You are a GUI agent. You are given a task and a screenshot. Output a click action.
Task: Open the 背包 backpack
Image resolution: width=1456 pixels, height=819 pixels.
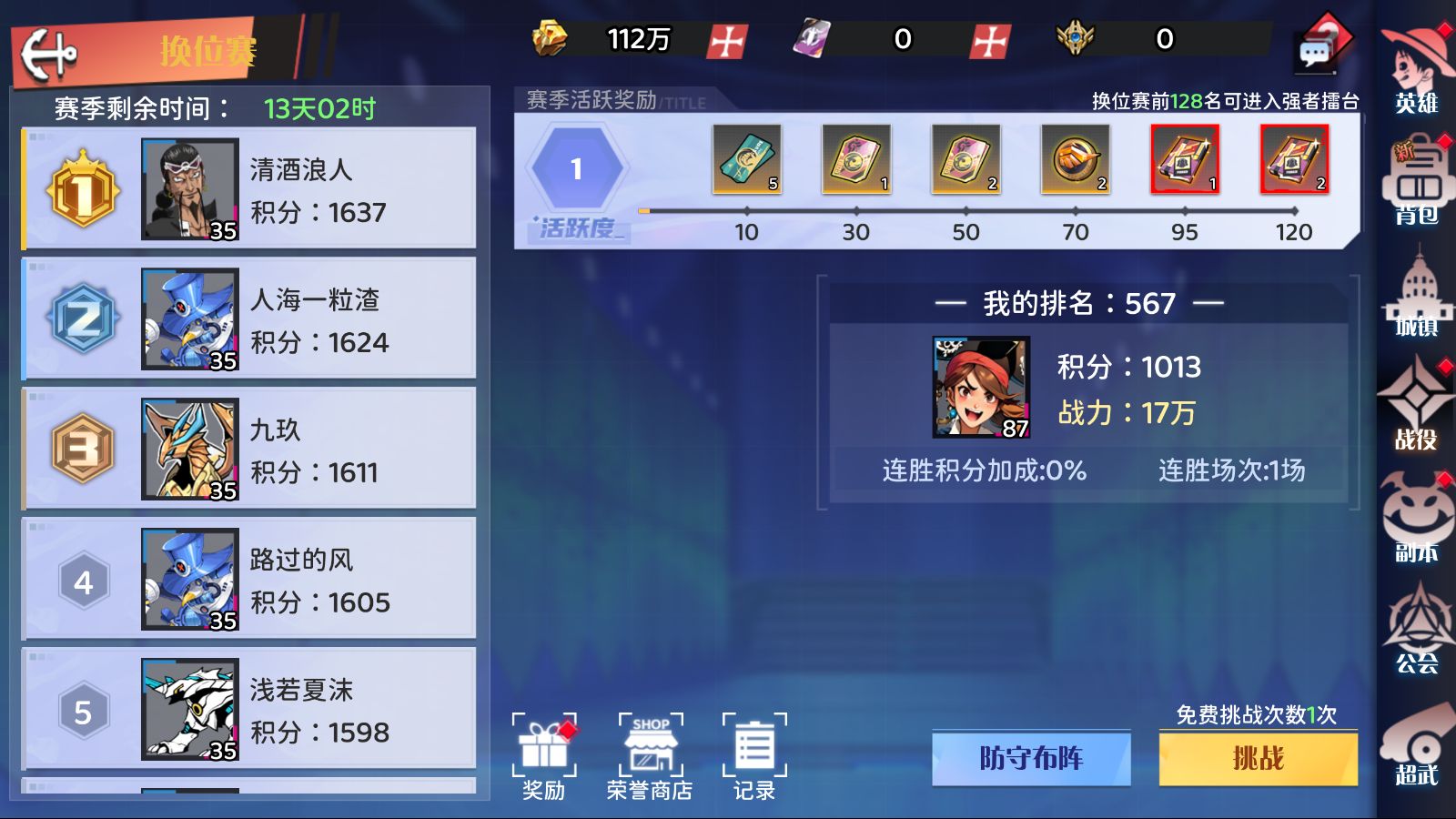coord(1416,183)
